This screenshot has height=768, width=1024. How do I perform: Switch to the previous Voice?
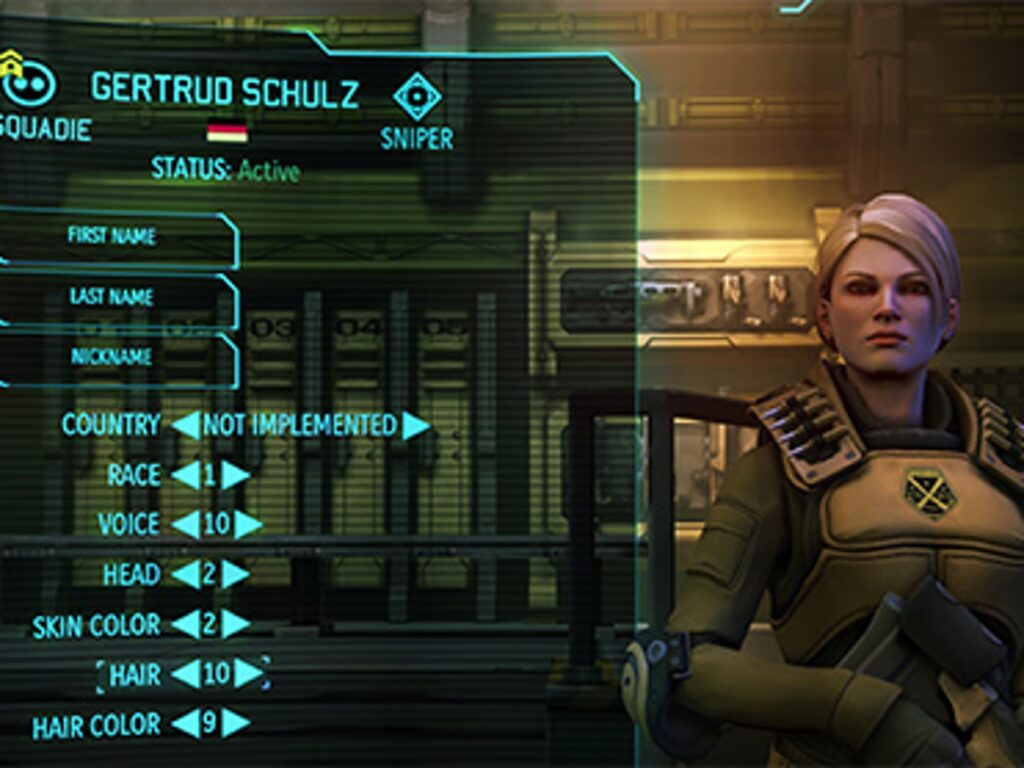185,524
